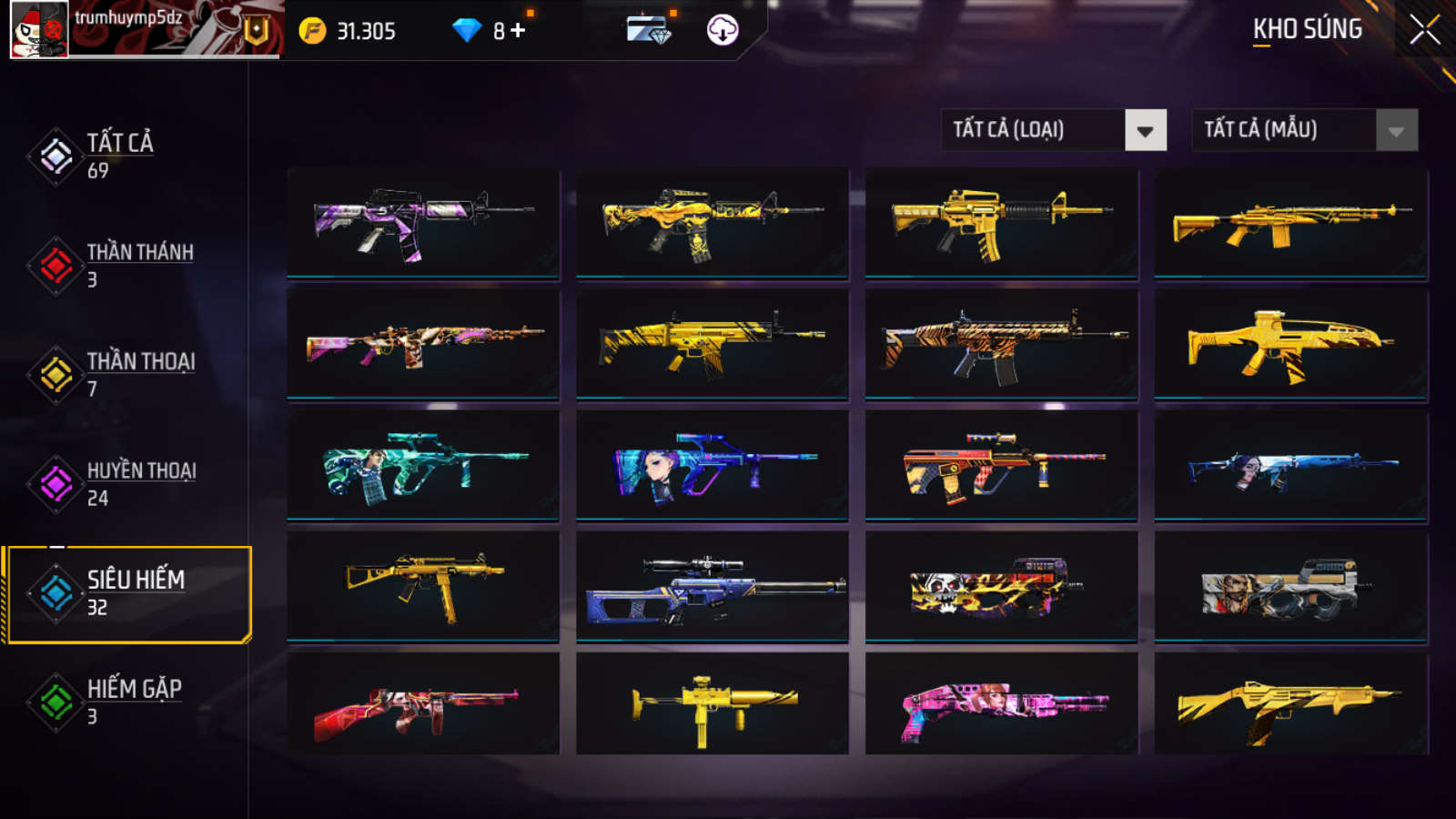
Task: Select the blue sniper rifle with scope
Action: [x=713, y=588]
